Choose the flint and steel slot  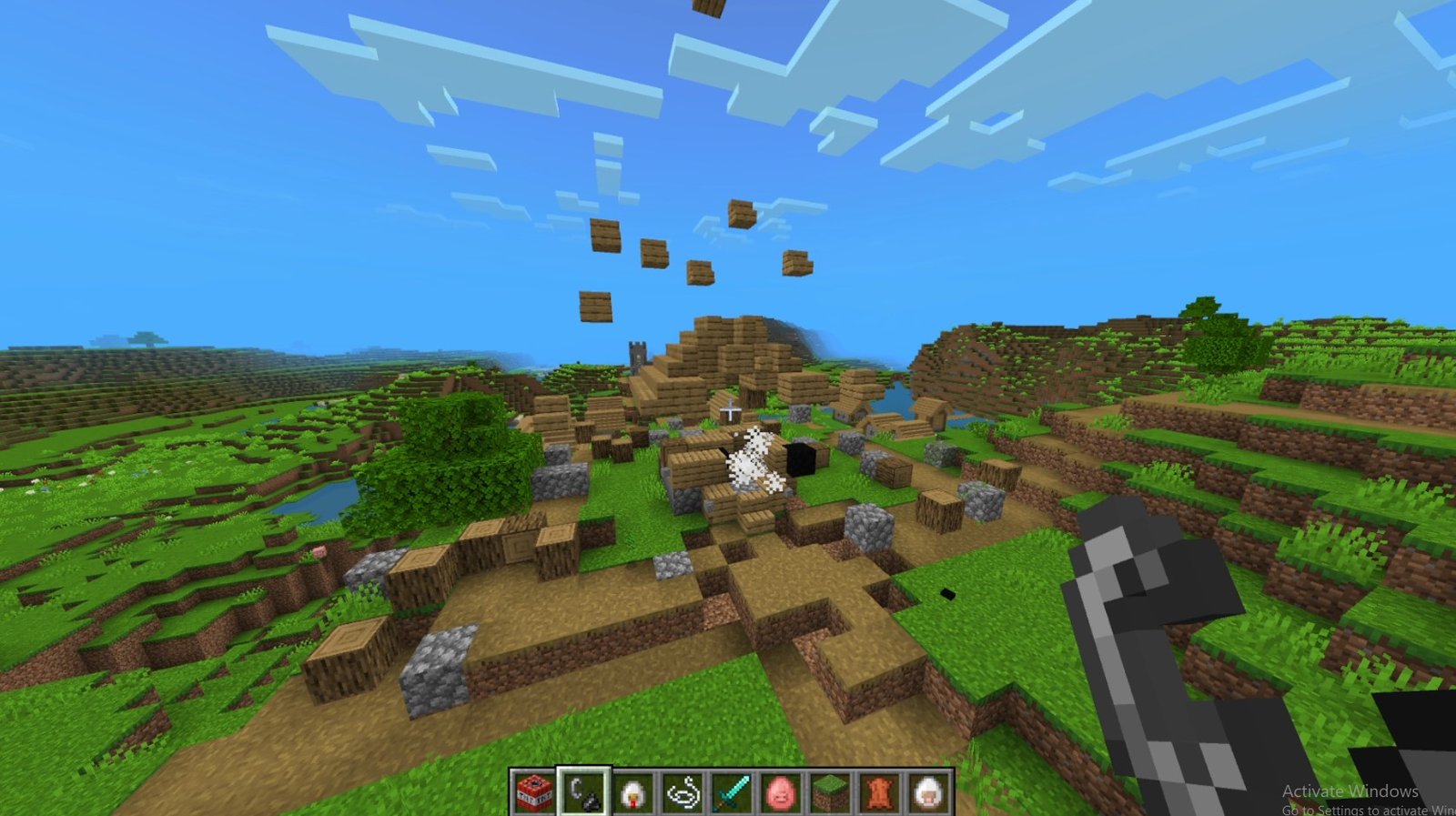[583, 791]
